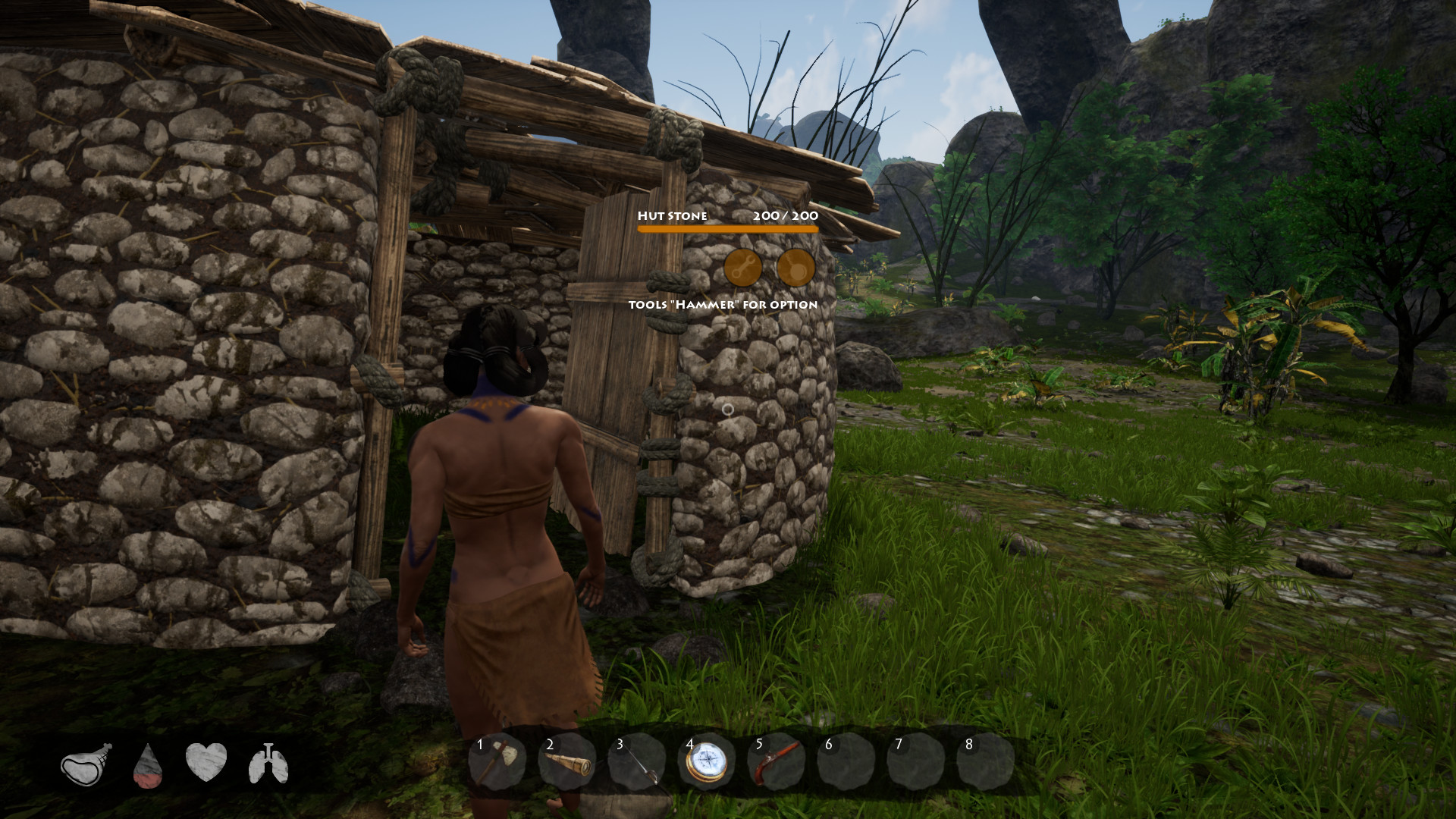This screenshot has width=1456, height=819.
Task: Select the heart health status icon
Action: pyautogui.click(x=207, y=764)
